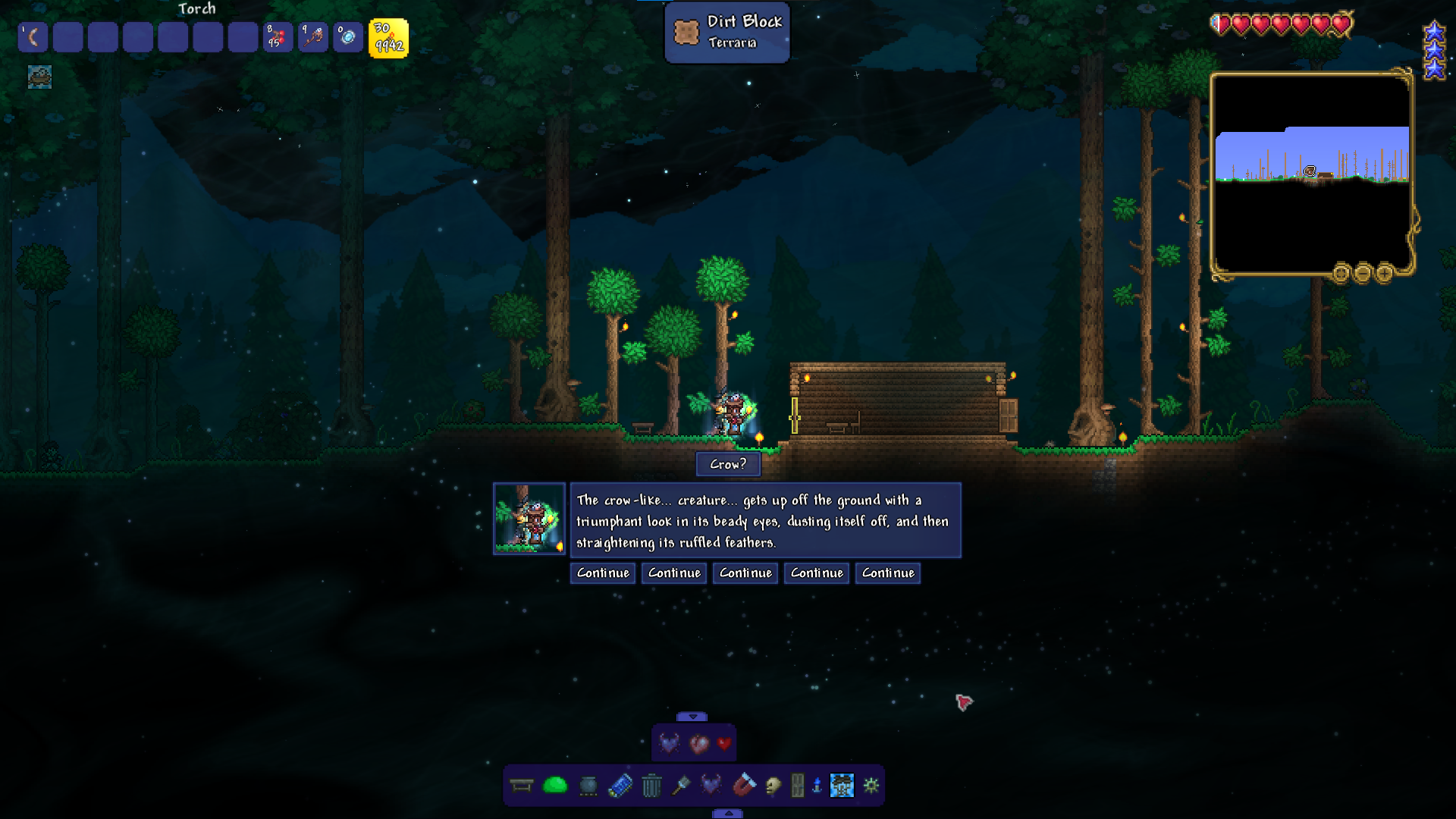Open the cauldron tool in the bottom bar
Screen dimensions: 1456x819
pyautogui.click(x=589, y=786)
